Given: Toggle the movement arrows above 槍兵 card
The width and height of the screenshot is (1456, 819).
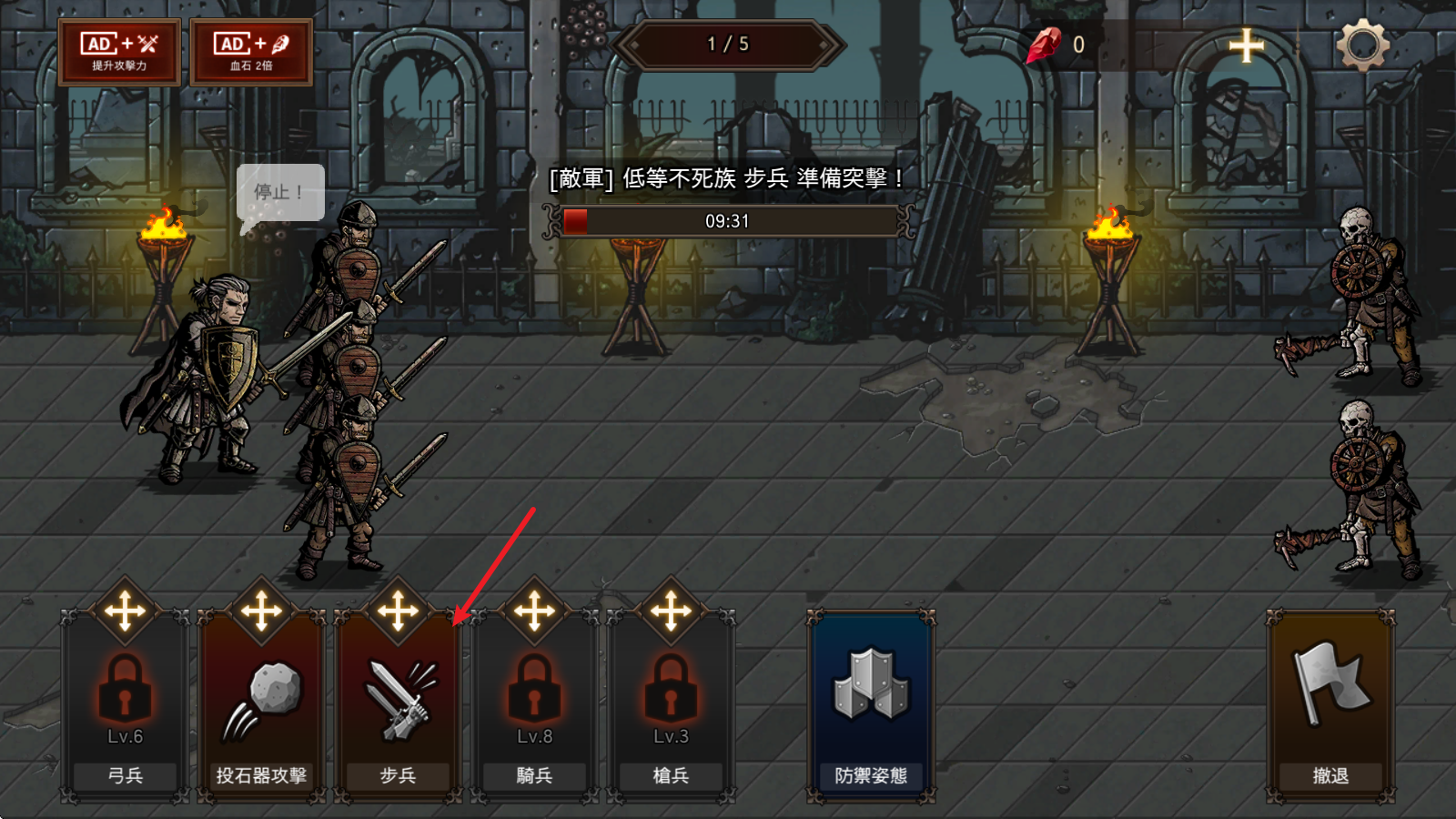Looking at the screenshot, I should click(x=671, y=610).
